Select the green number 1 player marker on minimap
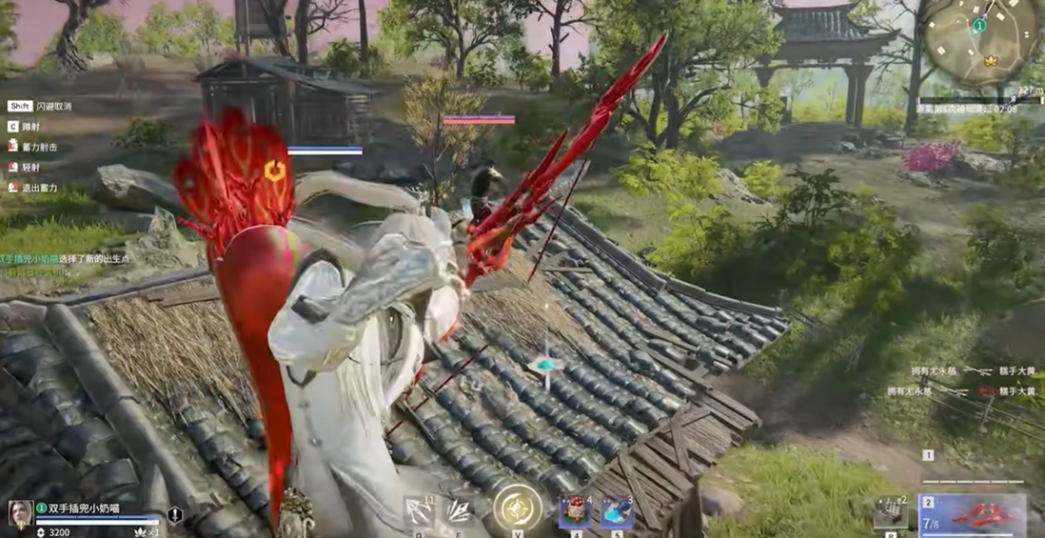The image size is (1045, 538). pos(981,25)
